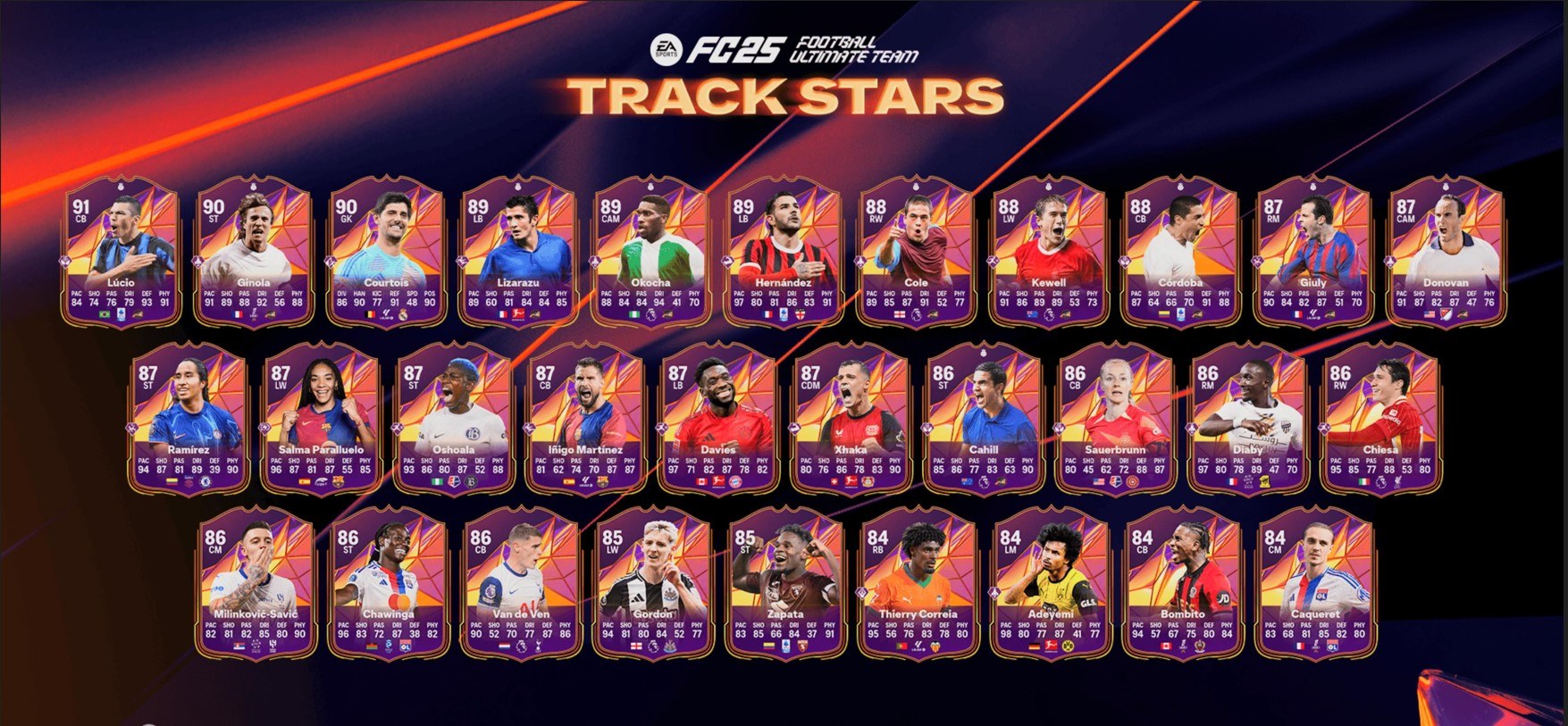Screen dimensions: 1568x726
Task: Click the Chiesa right-wing card
Action: tap(1379, 418)
